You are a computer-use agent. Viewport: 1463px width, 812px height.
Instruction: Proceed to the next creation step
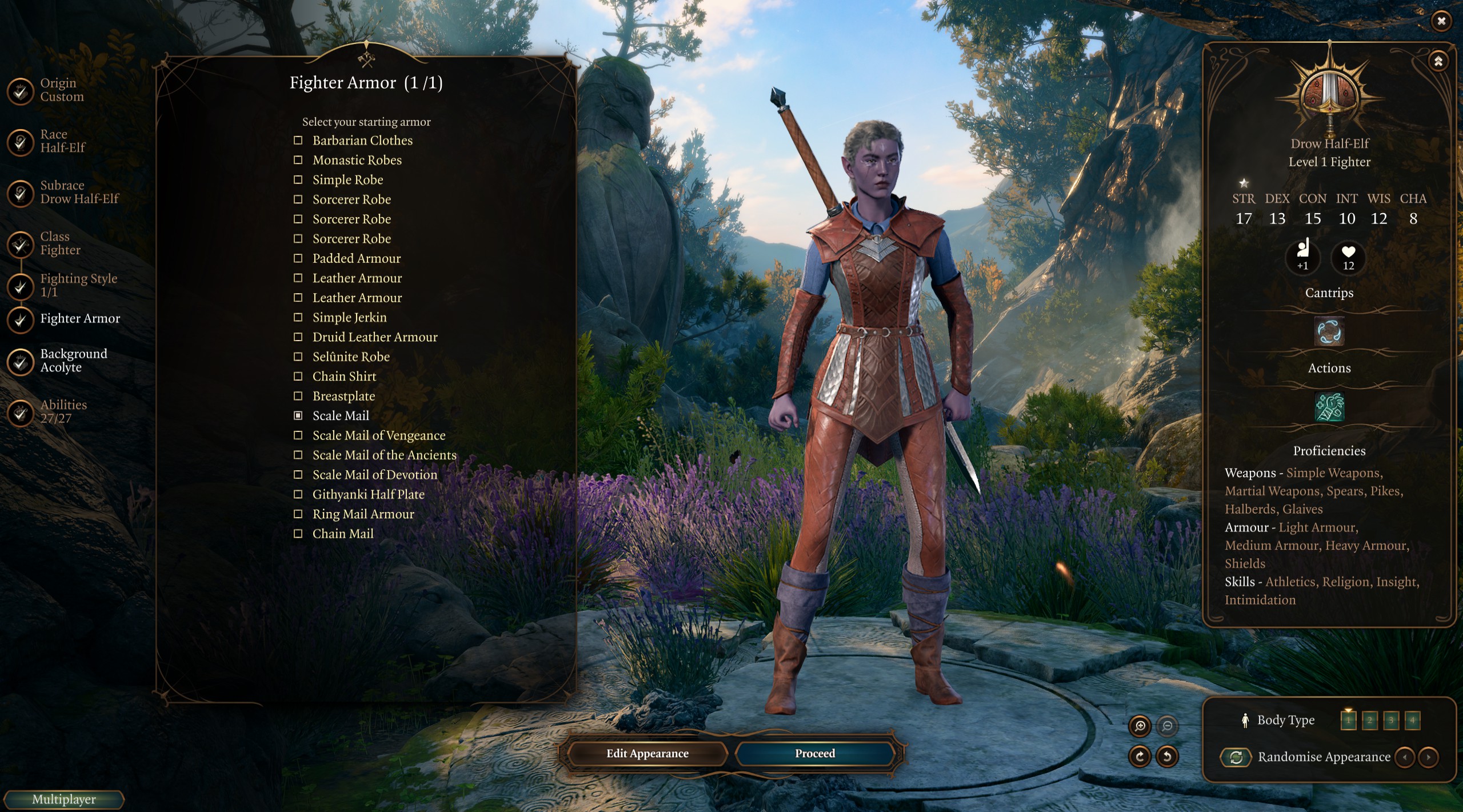[814, 754]
